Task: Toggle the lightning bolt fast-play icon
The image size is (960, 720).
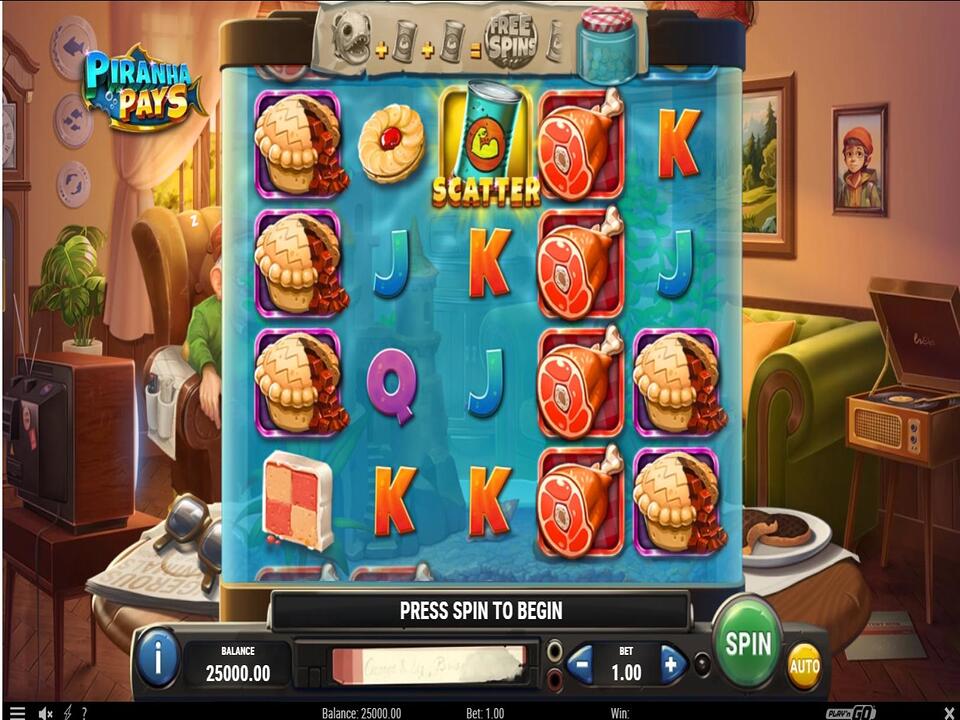Action: tap(67, 712)
